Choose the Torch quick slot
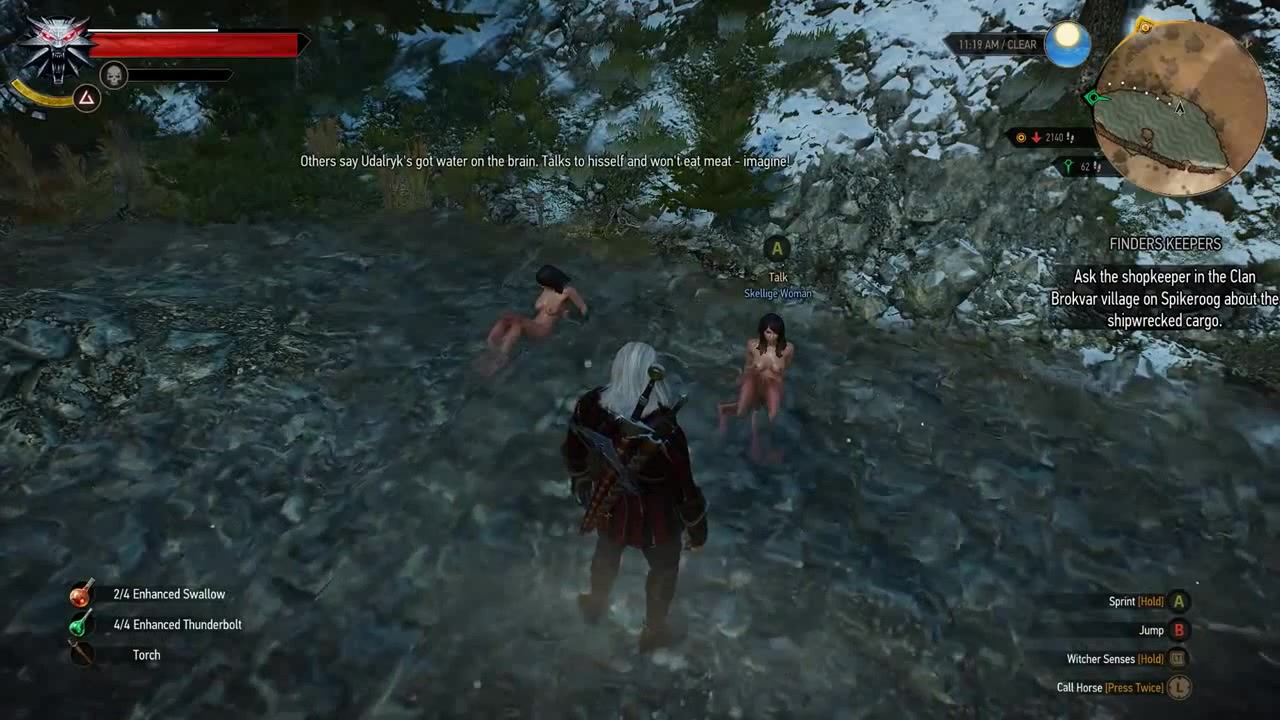 pos(81,655)
